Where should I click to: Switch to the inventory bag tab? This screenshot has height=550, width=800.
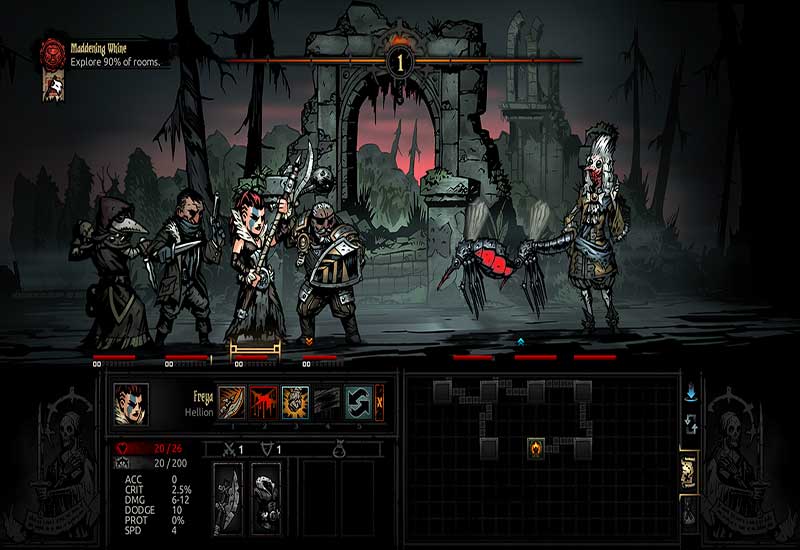click(x=689, y=511)
